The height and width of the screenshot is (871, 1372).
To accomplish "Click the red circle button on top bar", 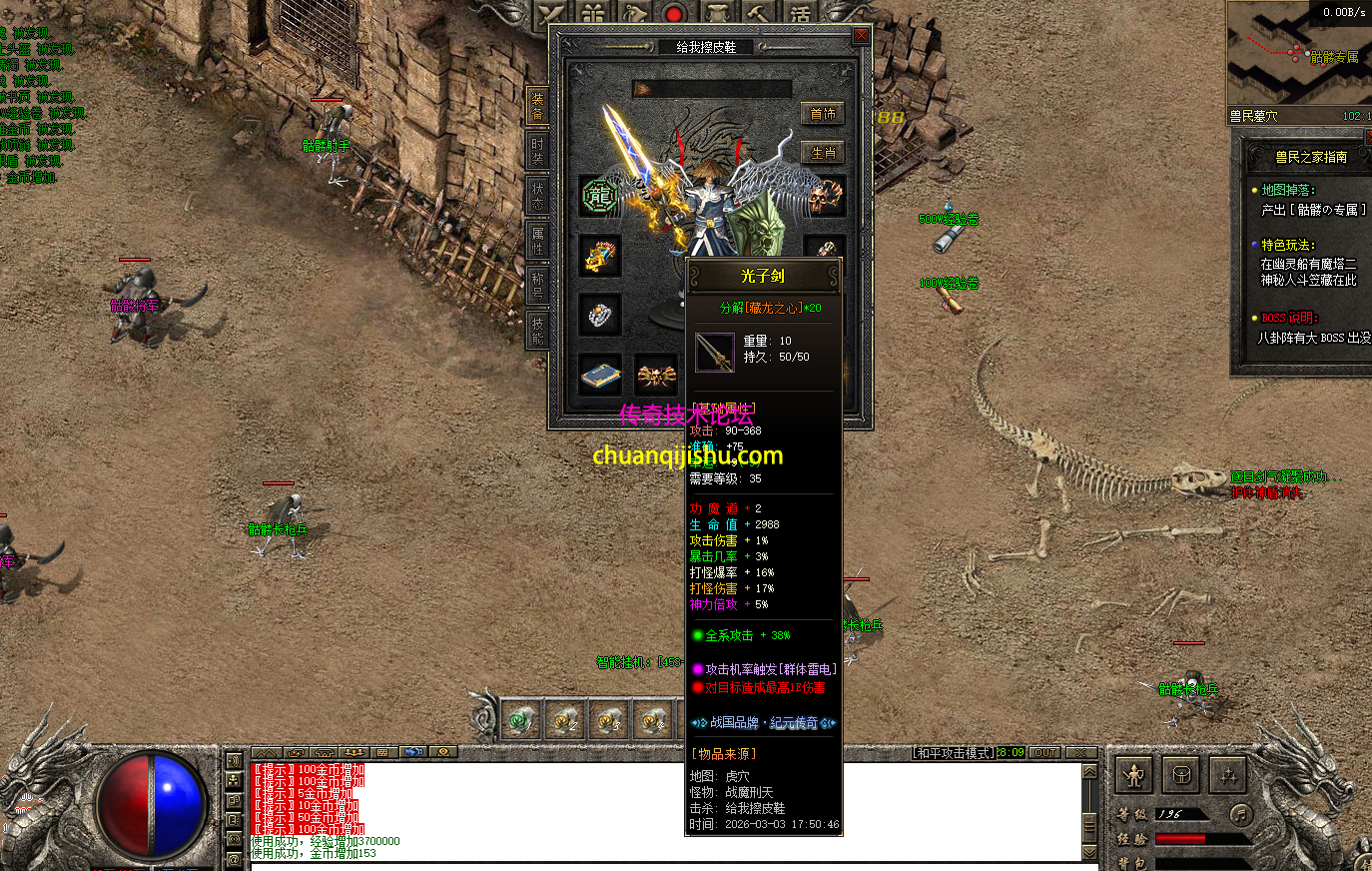I will coord(674,14).
